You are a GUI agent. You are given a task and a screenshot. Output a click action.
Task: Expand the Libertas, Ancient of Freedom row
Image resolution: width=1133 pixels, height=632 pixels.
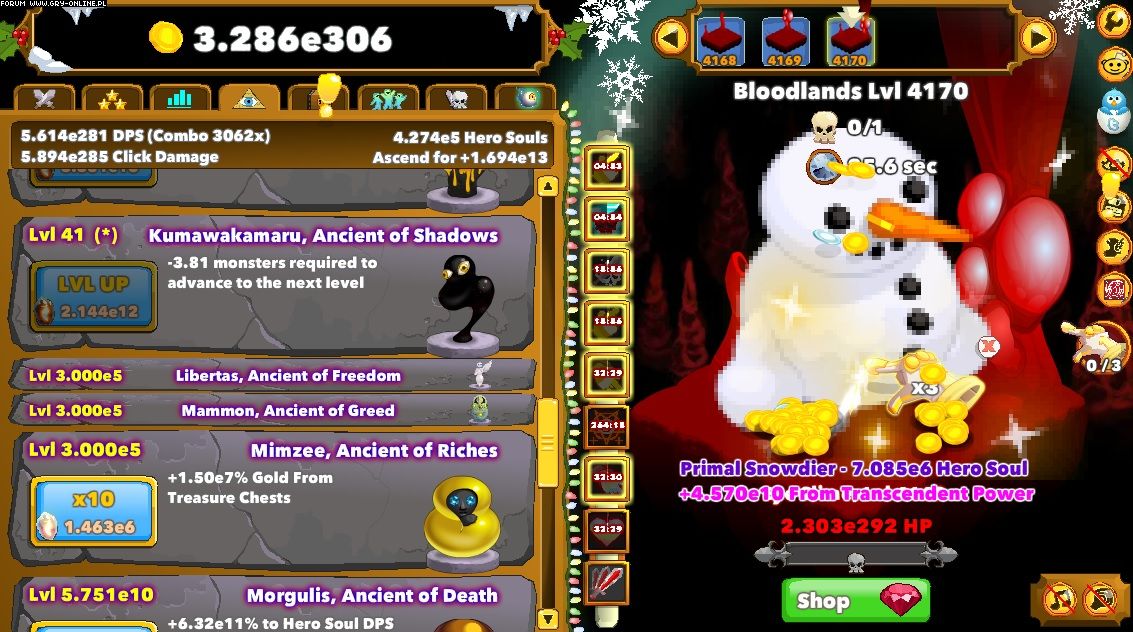point(272,376)
